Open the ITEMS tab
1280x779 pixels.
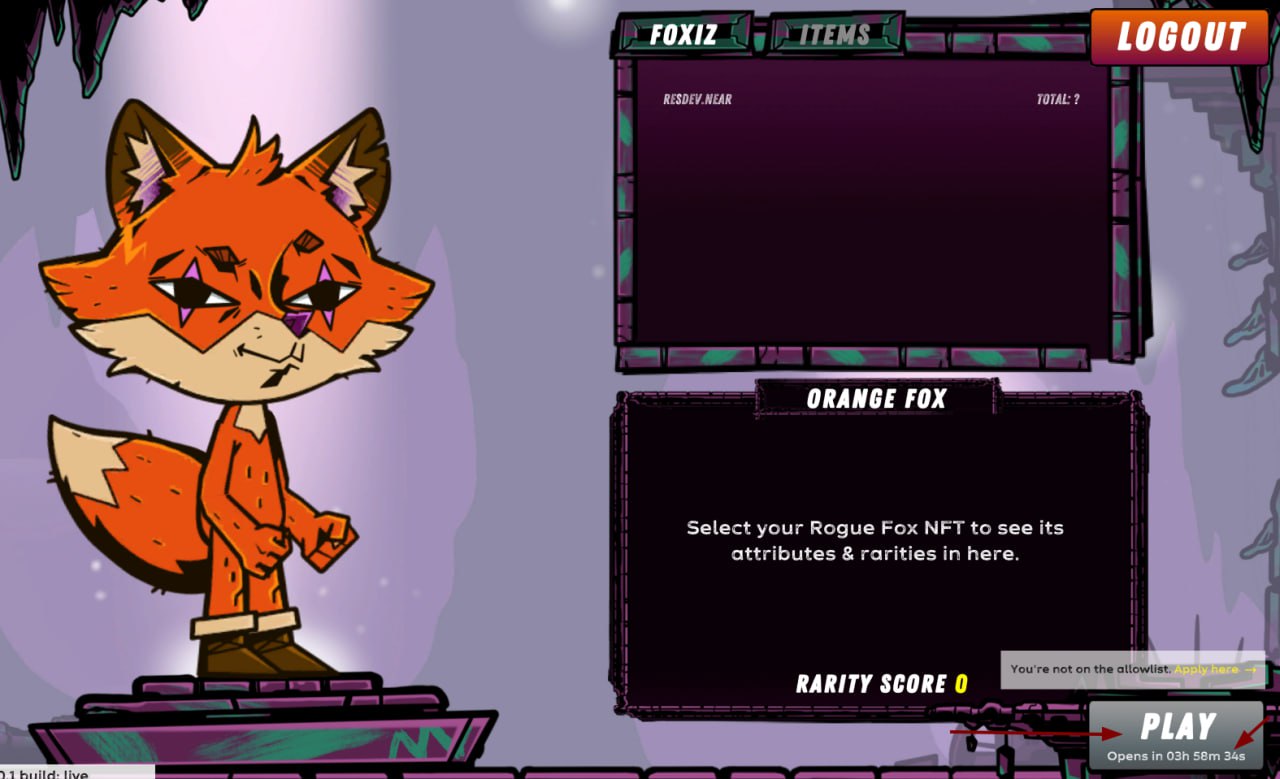point(835,34)
